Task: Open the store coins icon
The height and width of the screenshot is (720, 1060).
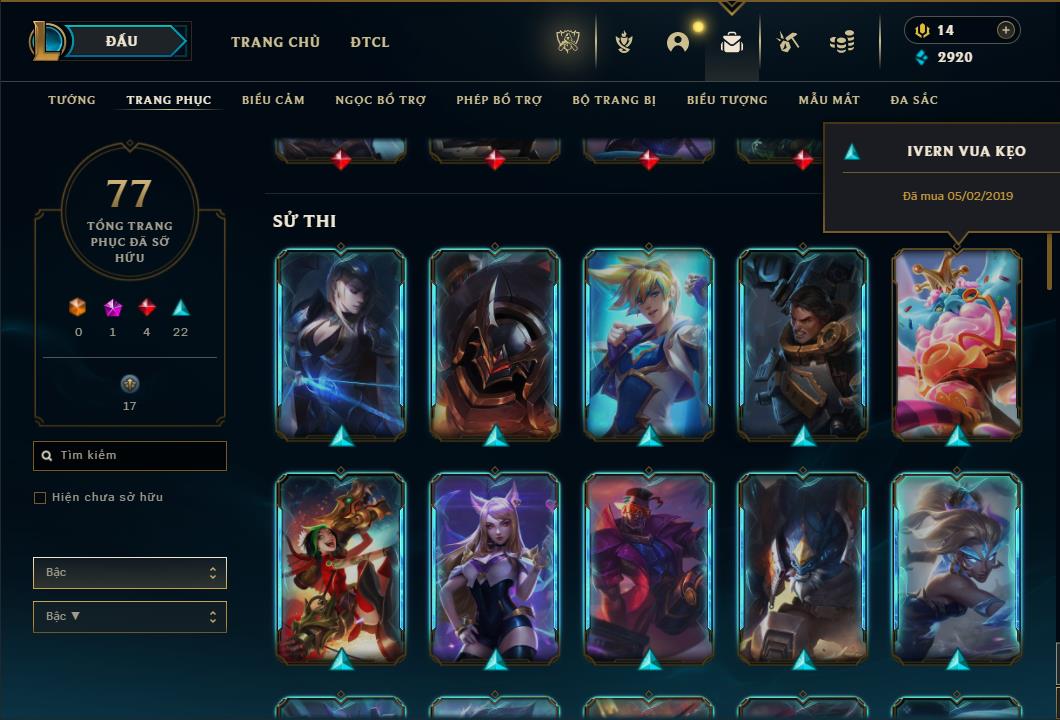Action: click(842, 42)
